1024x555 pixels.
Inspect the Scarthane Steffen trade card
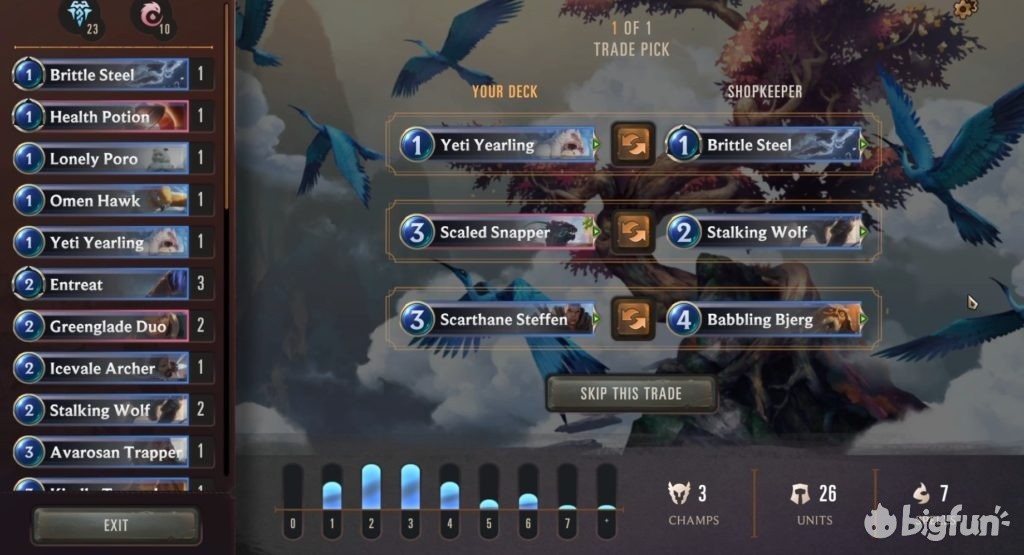pyautogui.click(x=497, y=320)
